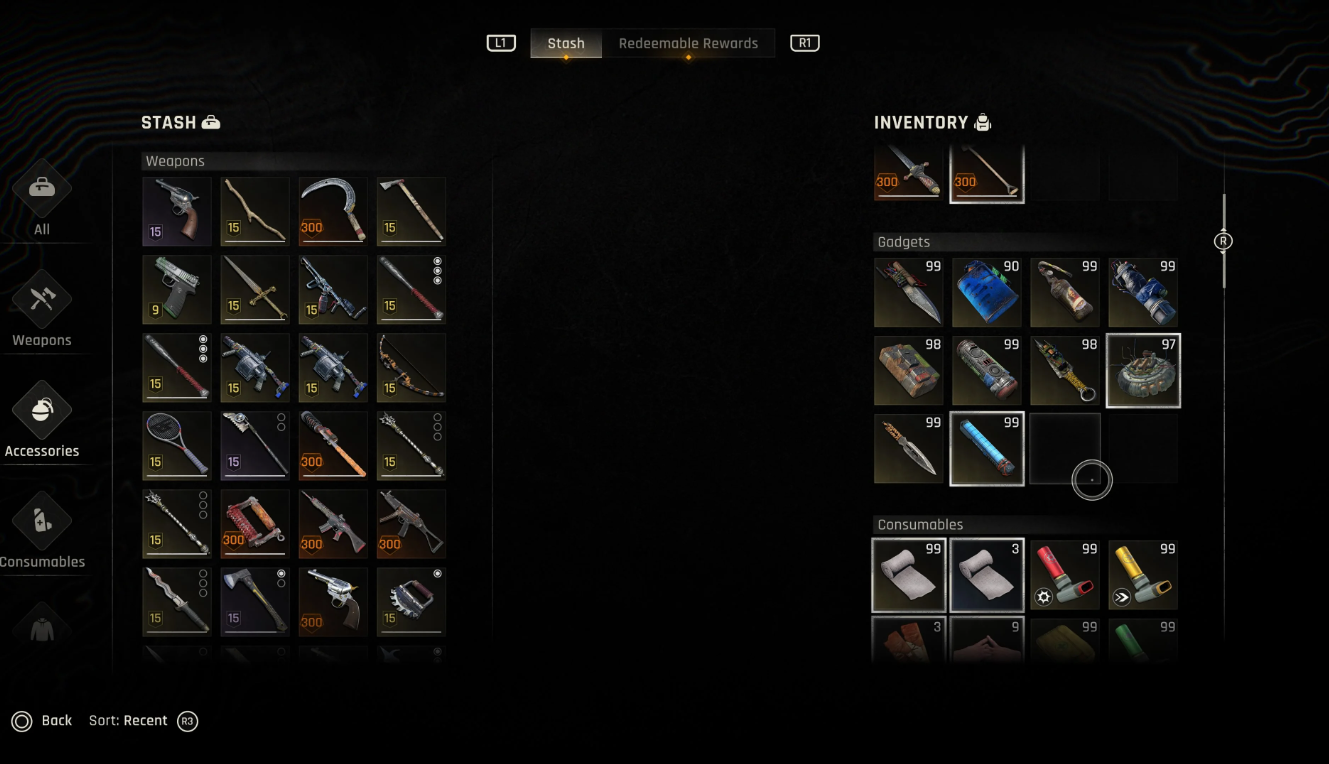This screenshot has width=1329, height=764.
Task: Select the blue UV glowstick gadget
Action: point(987,449)
